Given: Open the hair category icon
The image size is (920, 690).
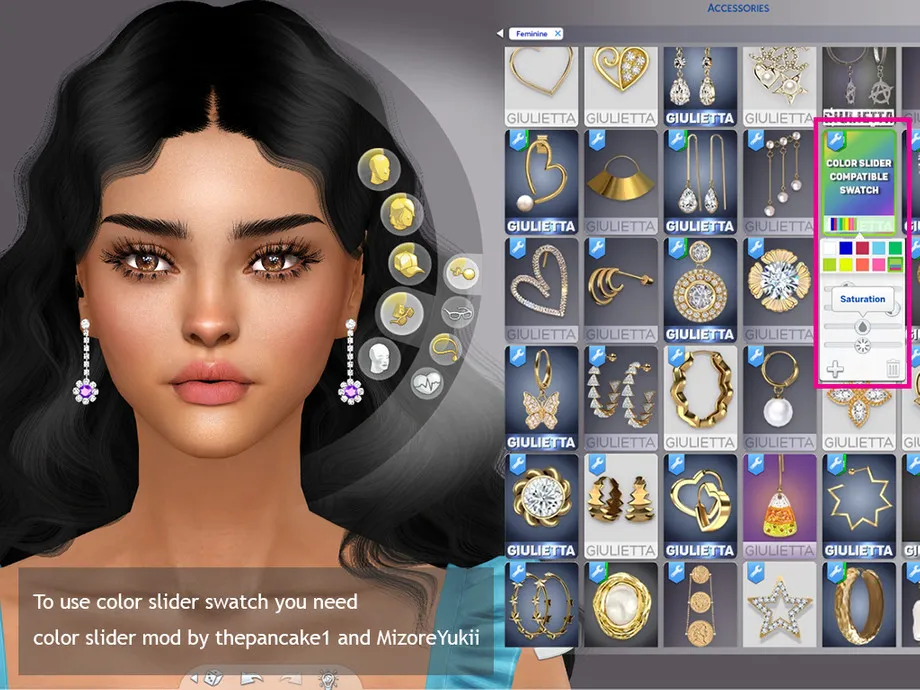Looking at the screenshot, I should tap(402, 213).
